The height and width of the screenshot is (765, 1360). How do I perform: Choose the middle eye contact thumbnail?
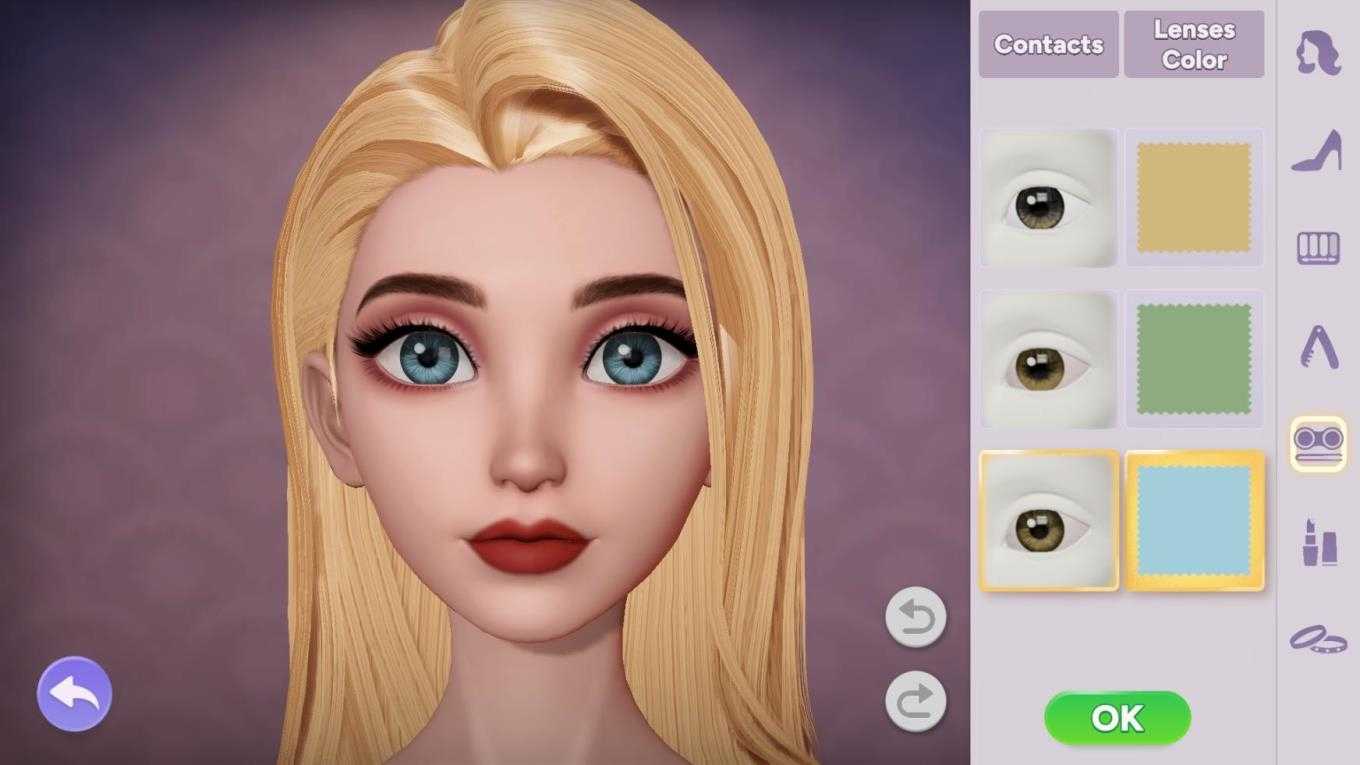pos(1048,360)
